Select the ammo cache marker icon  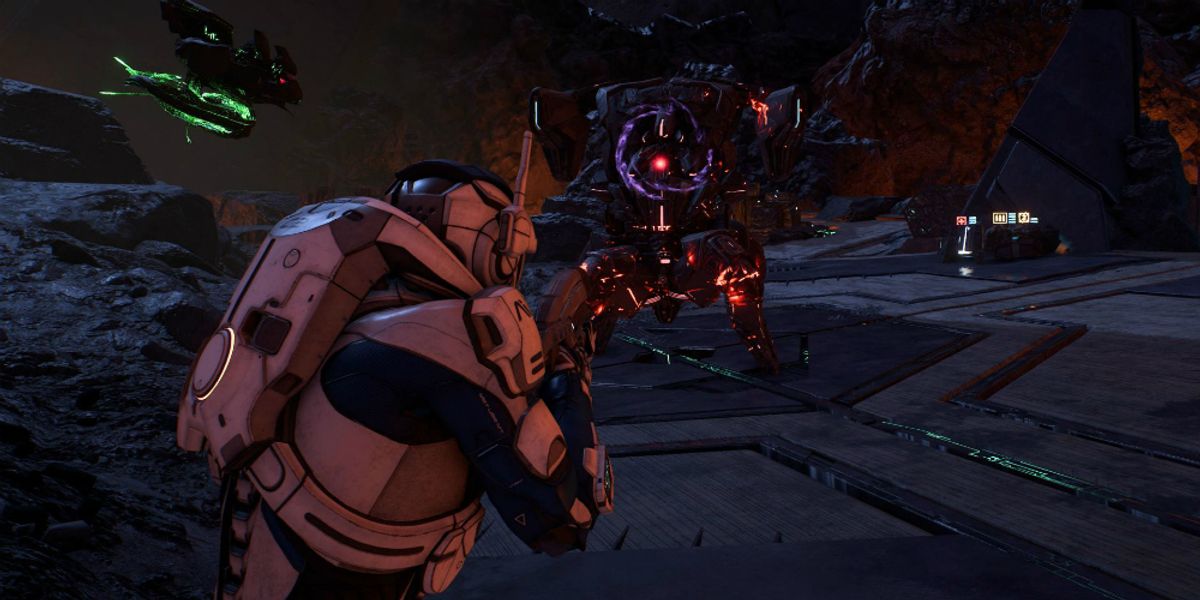[1001, 218]
